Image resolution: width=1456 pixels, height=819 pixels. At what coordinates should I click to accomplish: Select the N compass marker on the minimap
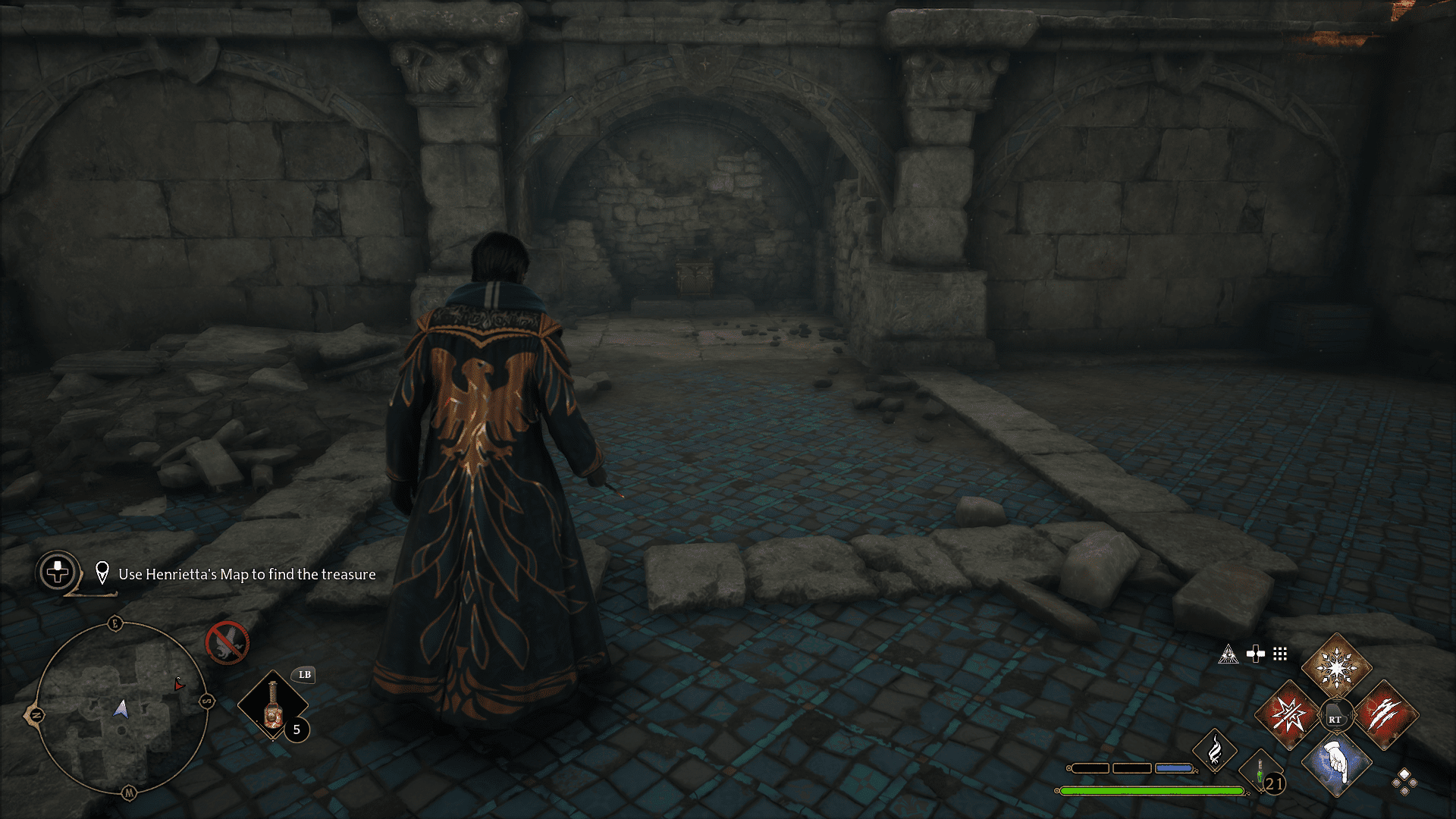[37, 714]
